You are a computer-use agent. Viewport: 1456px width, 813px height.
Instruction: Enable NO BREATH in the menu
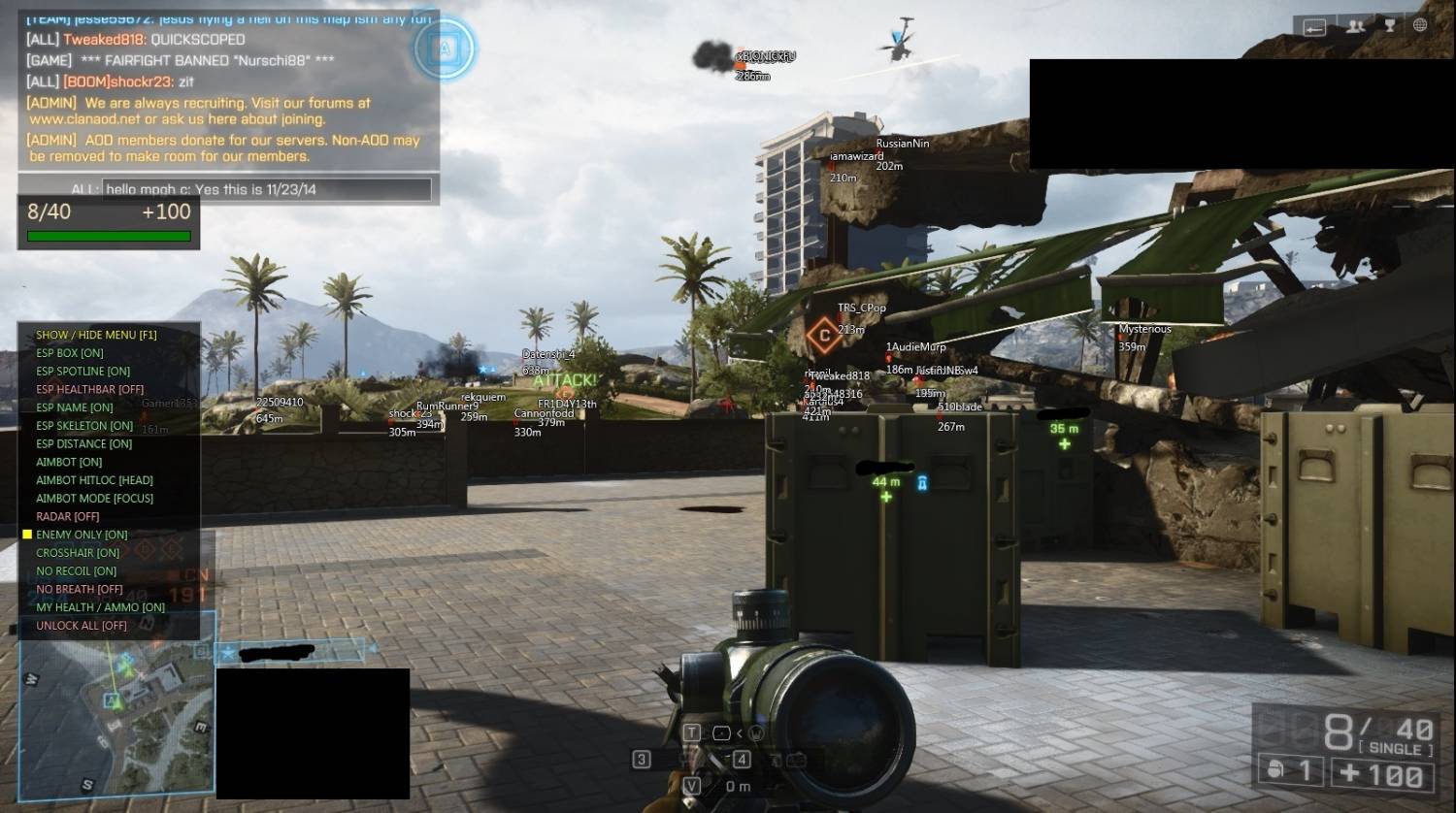80,589
